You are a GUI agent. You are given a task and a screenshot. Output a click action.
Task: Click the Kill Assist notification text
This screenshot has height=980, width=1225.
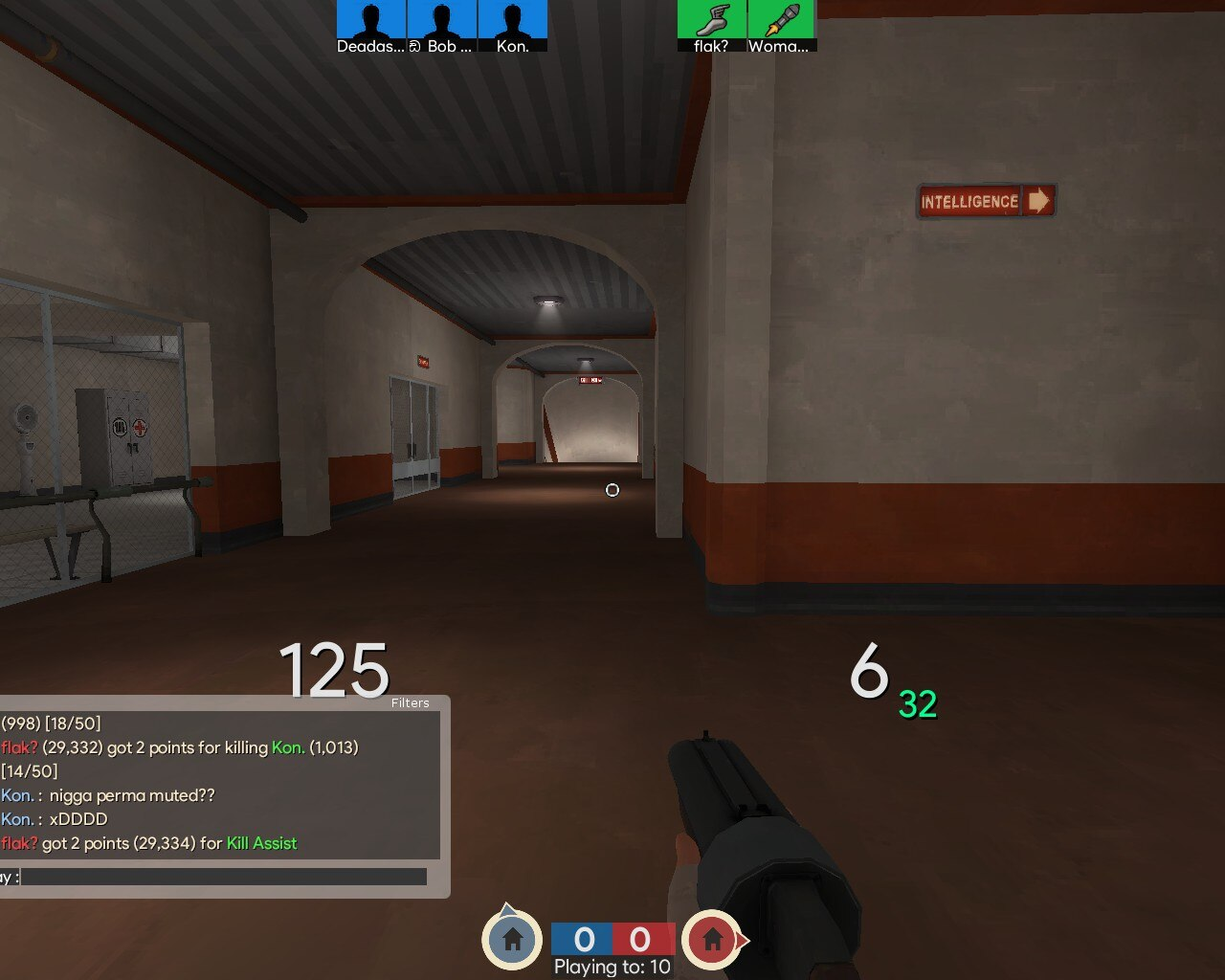tap(260, 843)
